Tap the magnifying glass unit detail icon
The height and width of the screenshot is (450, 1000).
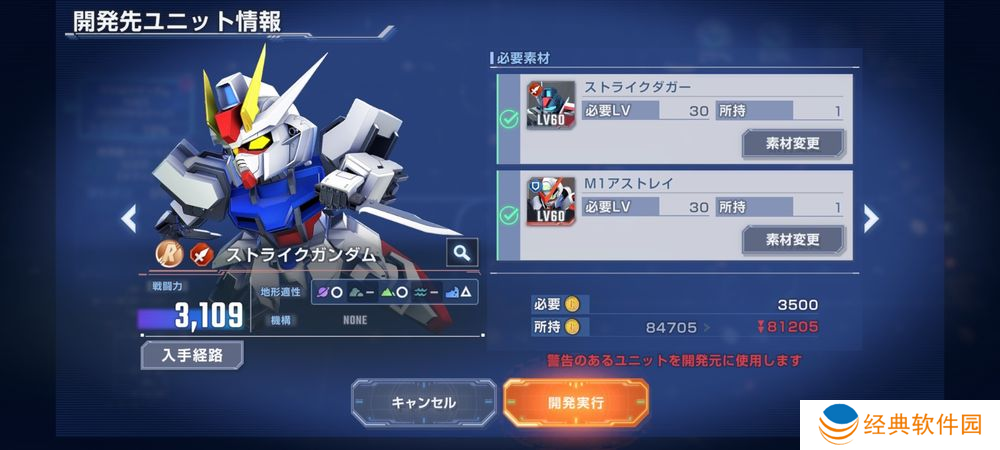[x=461, y=253]
